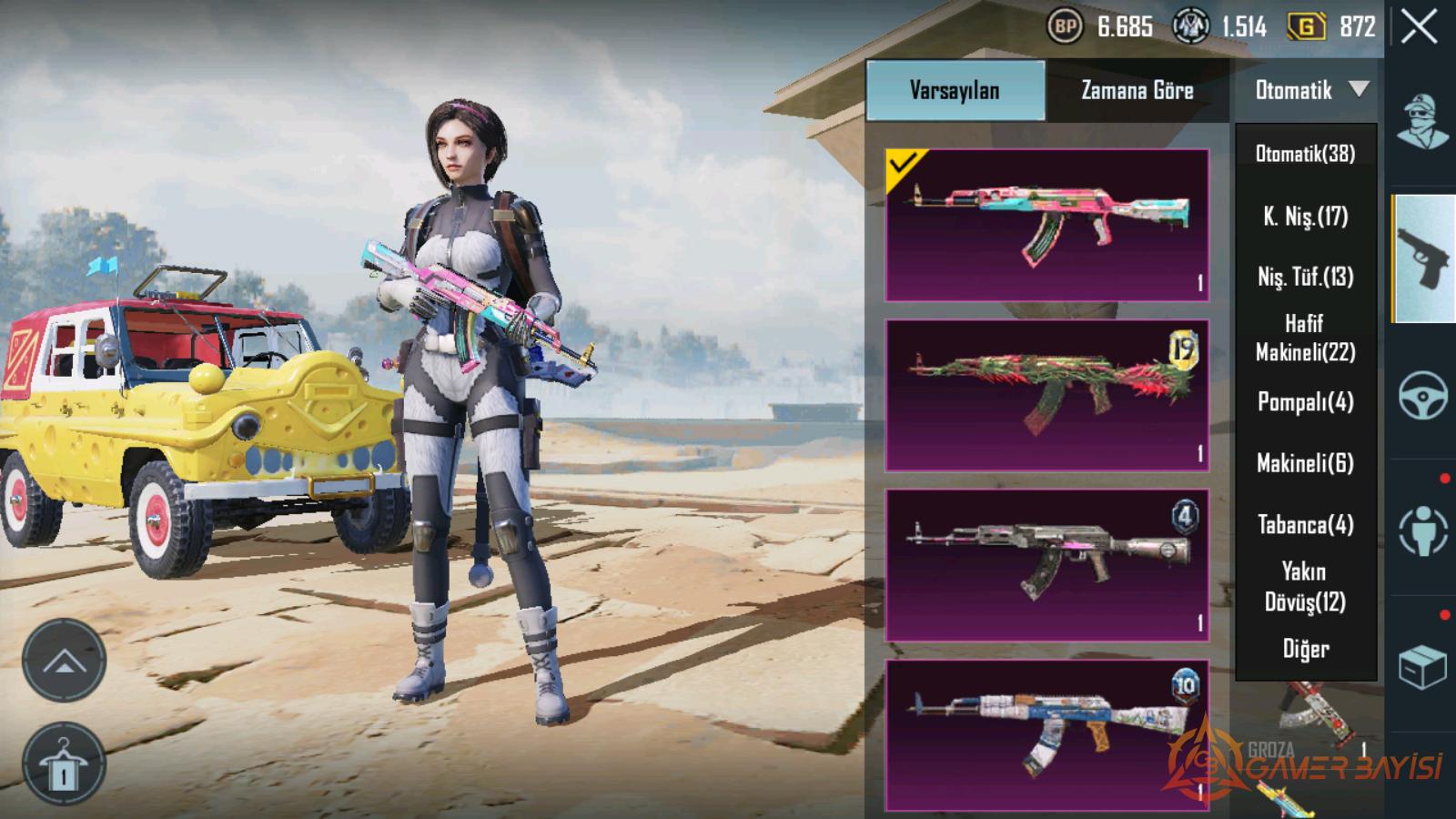Open the vehicle skins tab with steering wheel
Image resolution: width=1456 pixels, height=819 pixels.
(x=1423, y=395)
